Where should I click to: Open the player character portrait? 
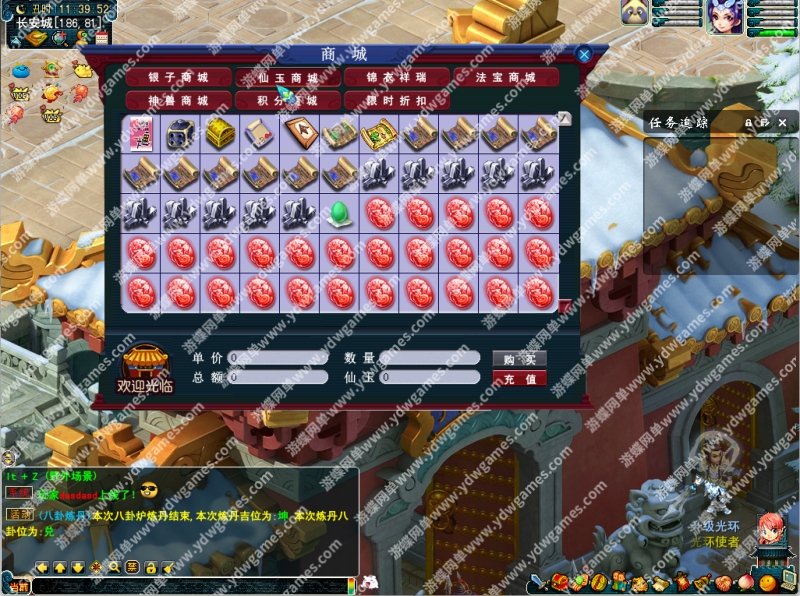point(724,17)
